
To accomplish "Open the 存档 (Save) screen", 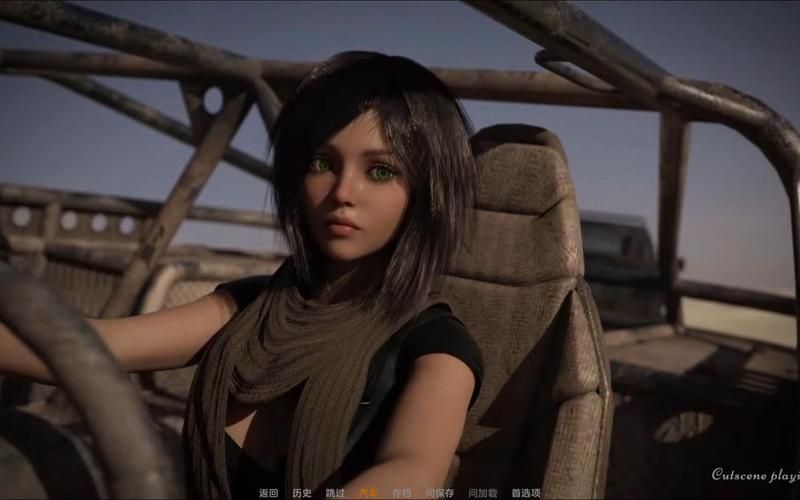I will tap(401, 493).
